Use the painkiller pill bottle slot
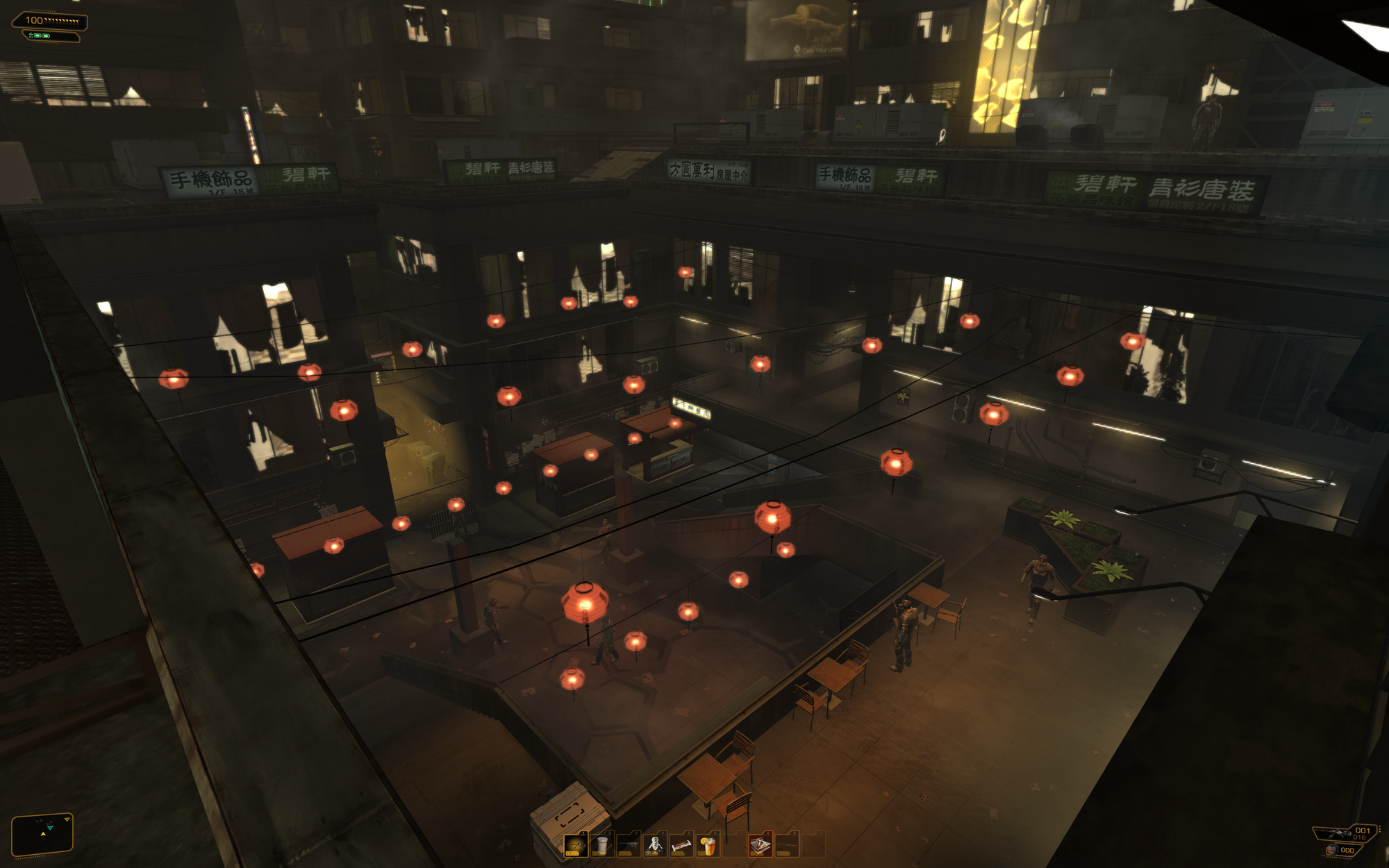Screen dimensions: 1389x868 pyautogui.click(x=602, y=845)
